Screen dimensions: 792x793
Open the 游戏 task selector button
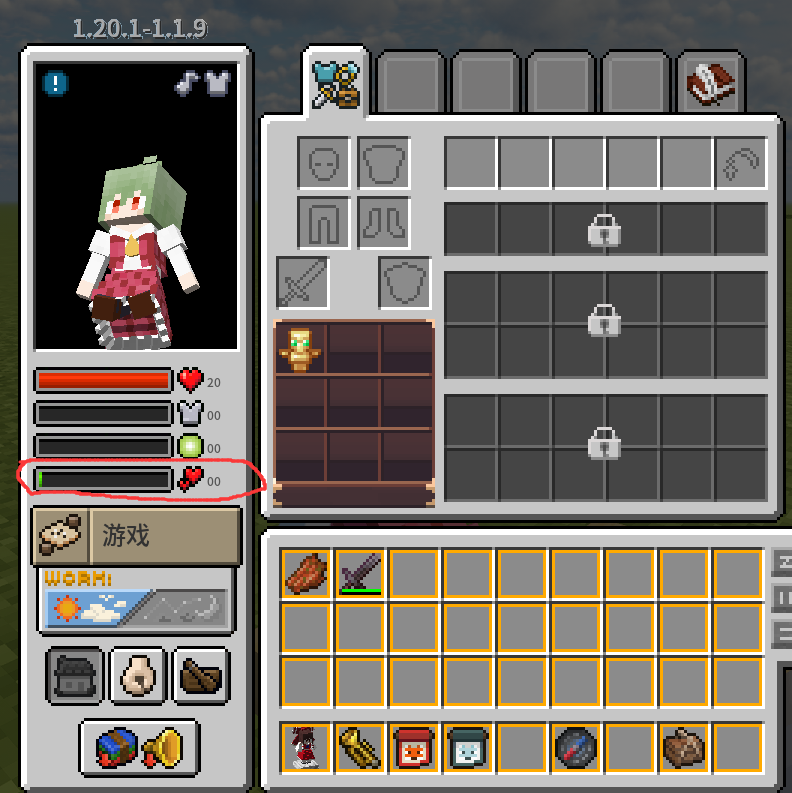point(137,536)
